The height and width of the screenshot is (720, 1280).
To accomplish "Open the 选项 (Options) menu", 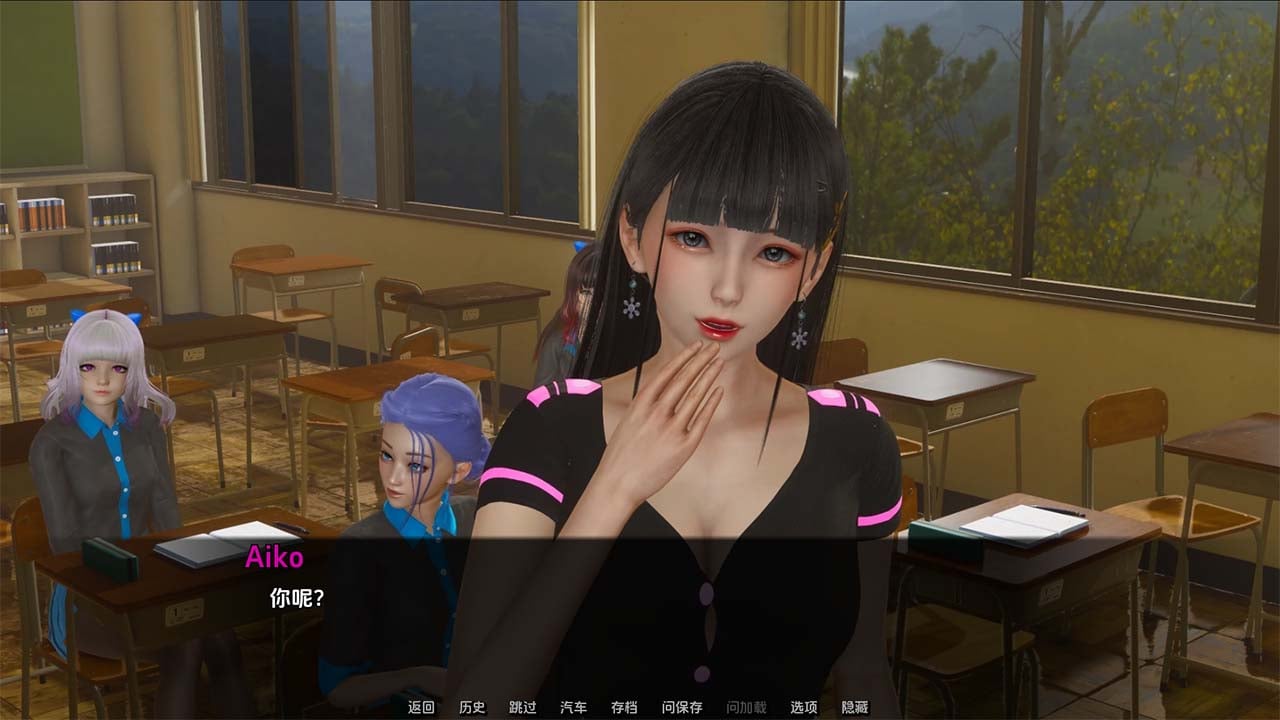I will pos(804,707).
